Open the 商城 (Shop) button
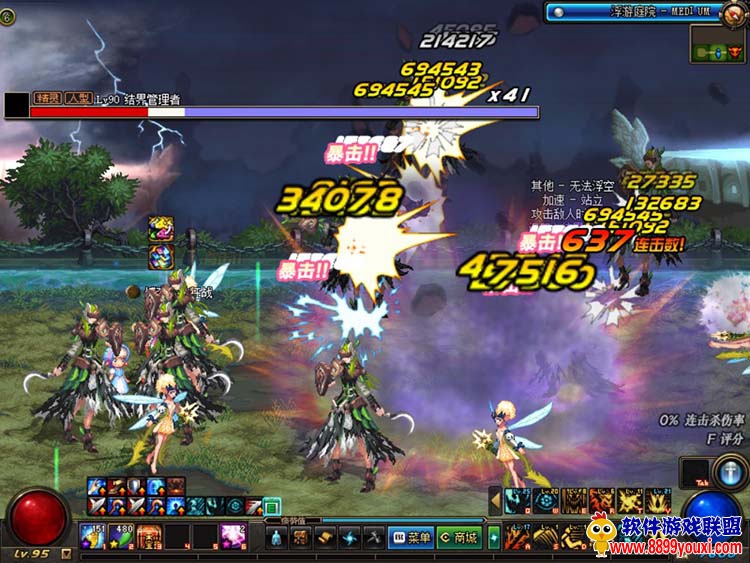Viewport: 750px width, 563px height. [458, 538]
